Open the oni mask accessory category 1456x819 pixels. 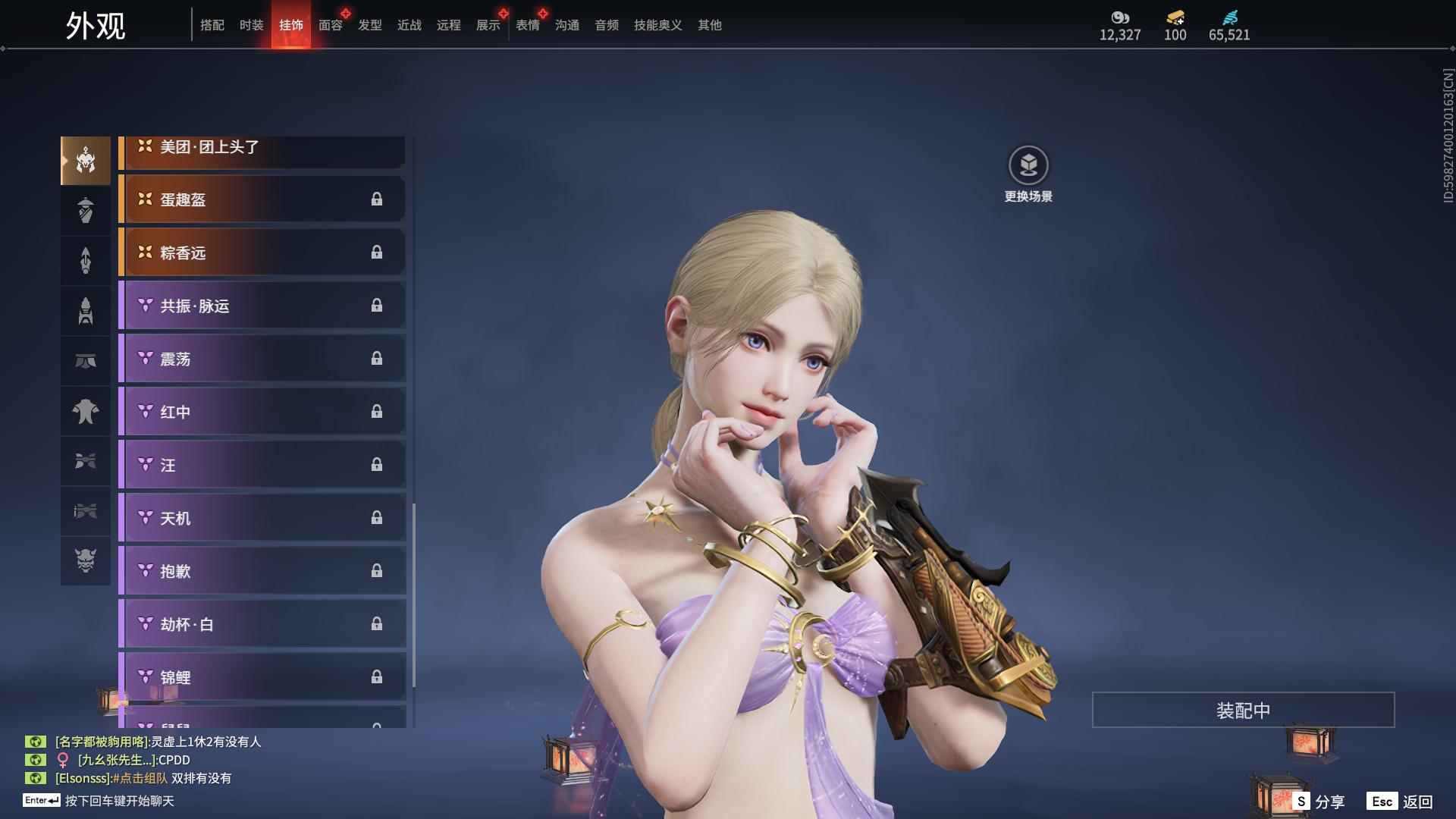click(86, 560)
